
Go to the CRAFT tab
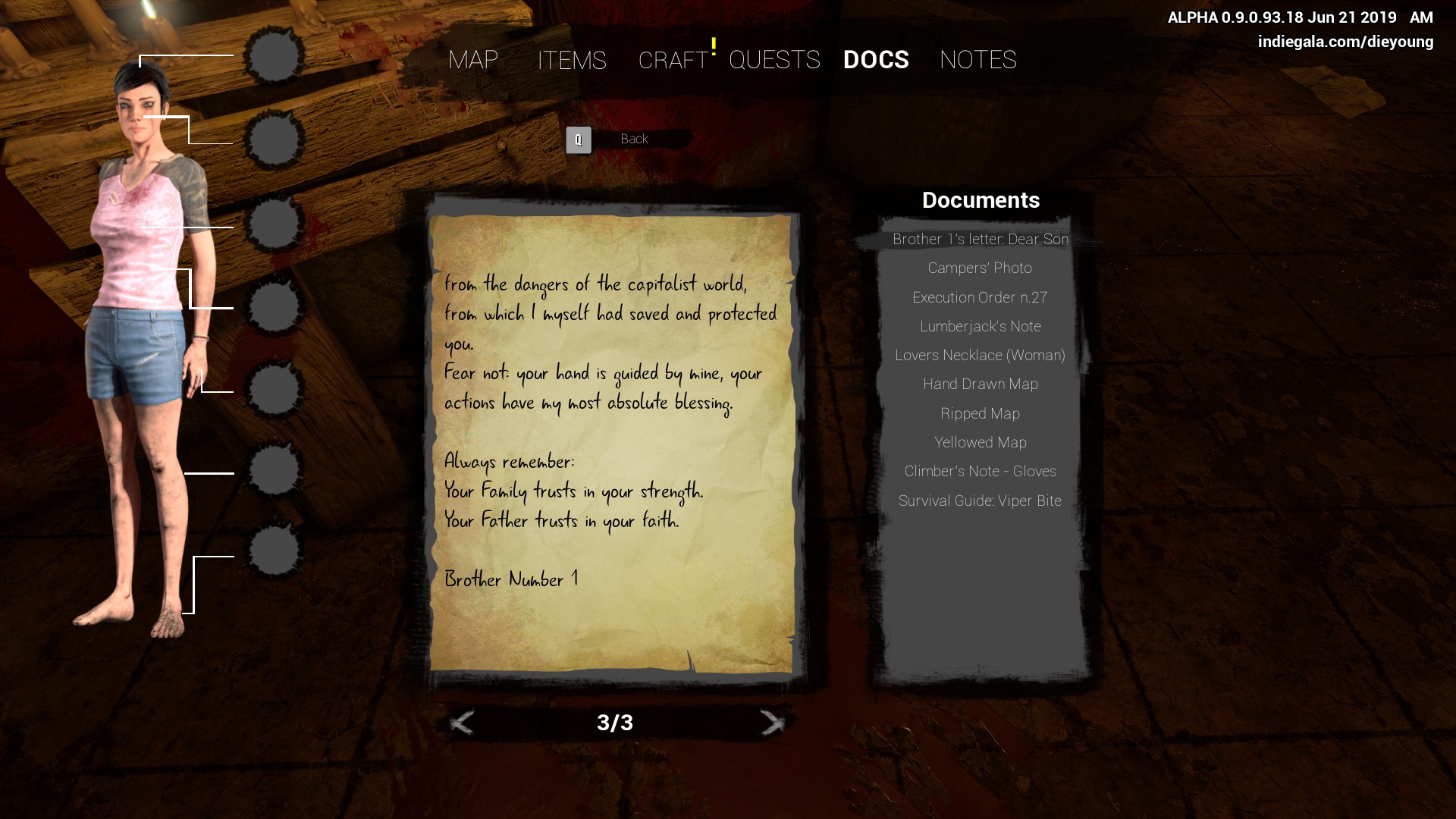click(x=673, y=60)
